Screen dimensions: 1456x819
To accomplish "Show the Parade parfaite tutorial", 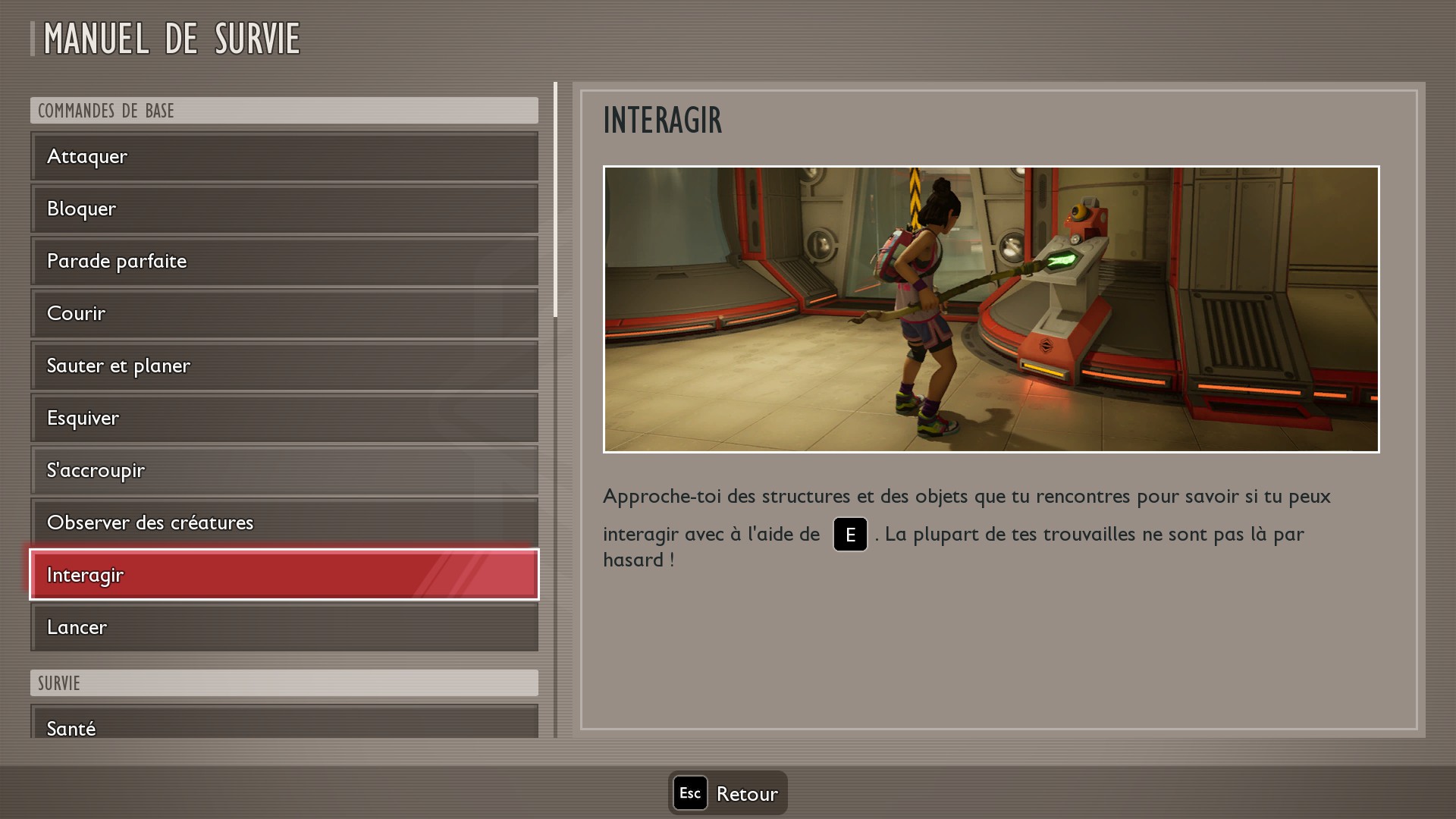I will coord(284,261).
